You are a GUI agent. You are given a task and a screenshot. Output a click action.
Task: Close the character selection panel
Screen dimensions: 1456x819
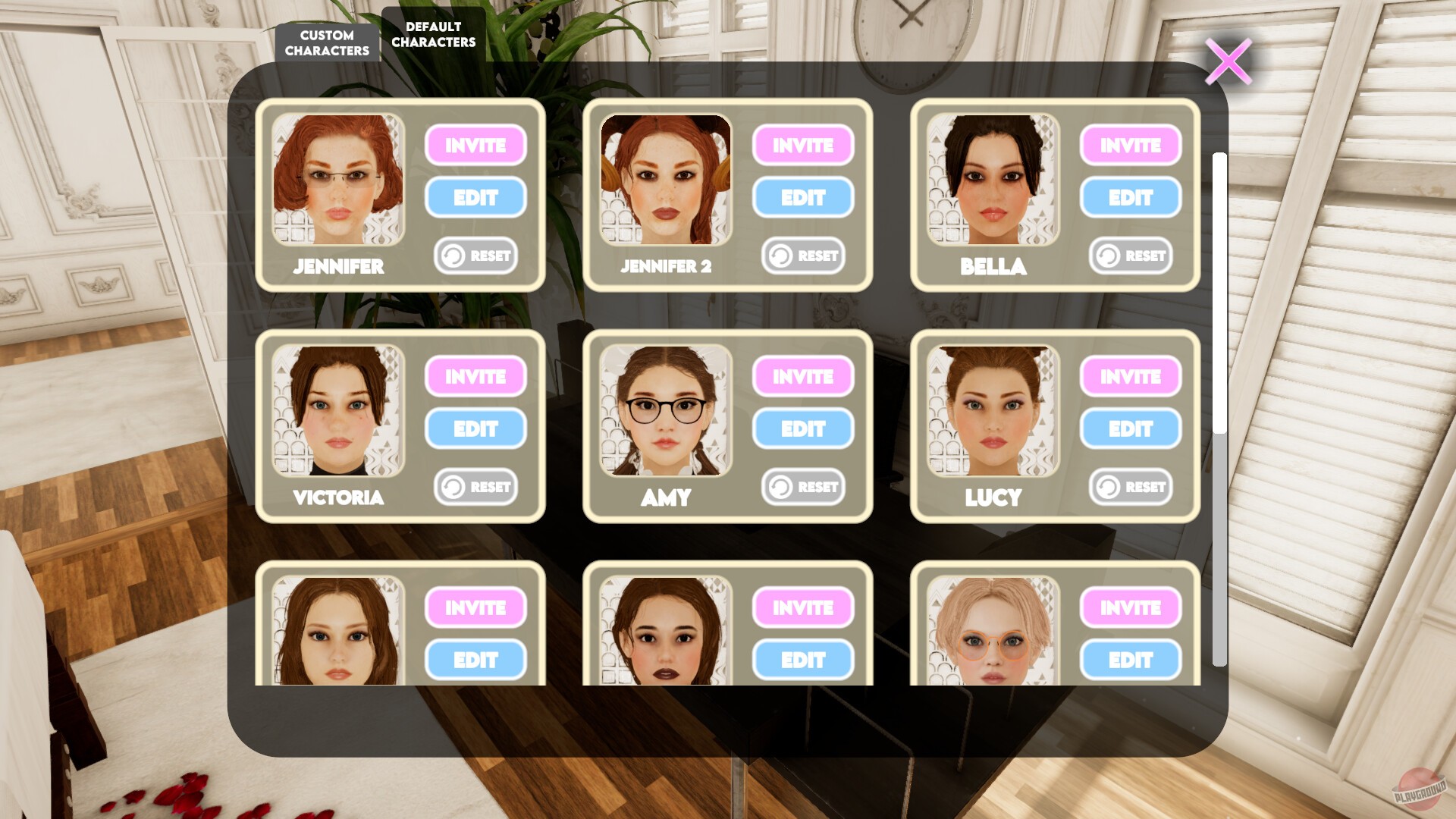pos(1228,61)
